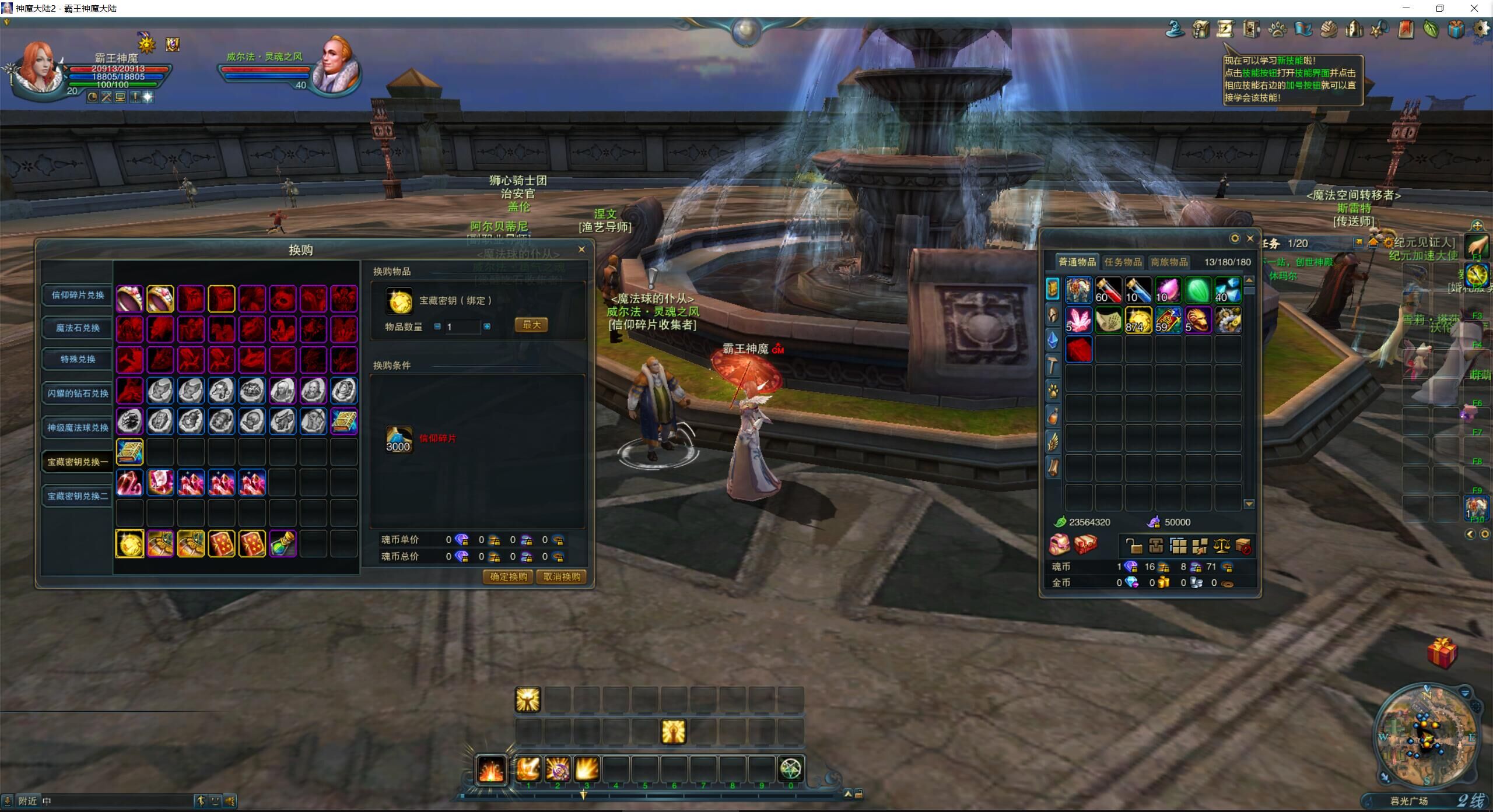Switch to 宝藏密钥兑换二 tab
This screenshot has width=1493, height=812.
point(78,496)
